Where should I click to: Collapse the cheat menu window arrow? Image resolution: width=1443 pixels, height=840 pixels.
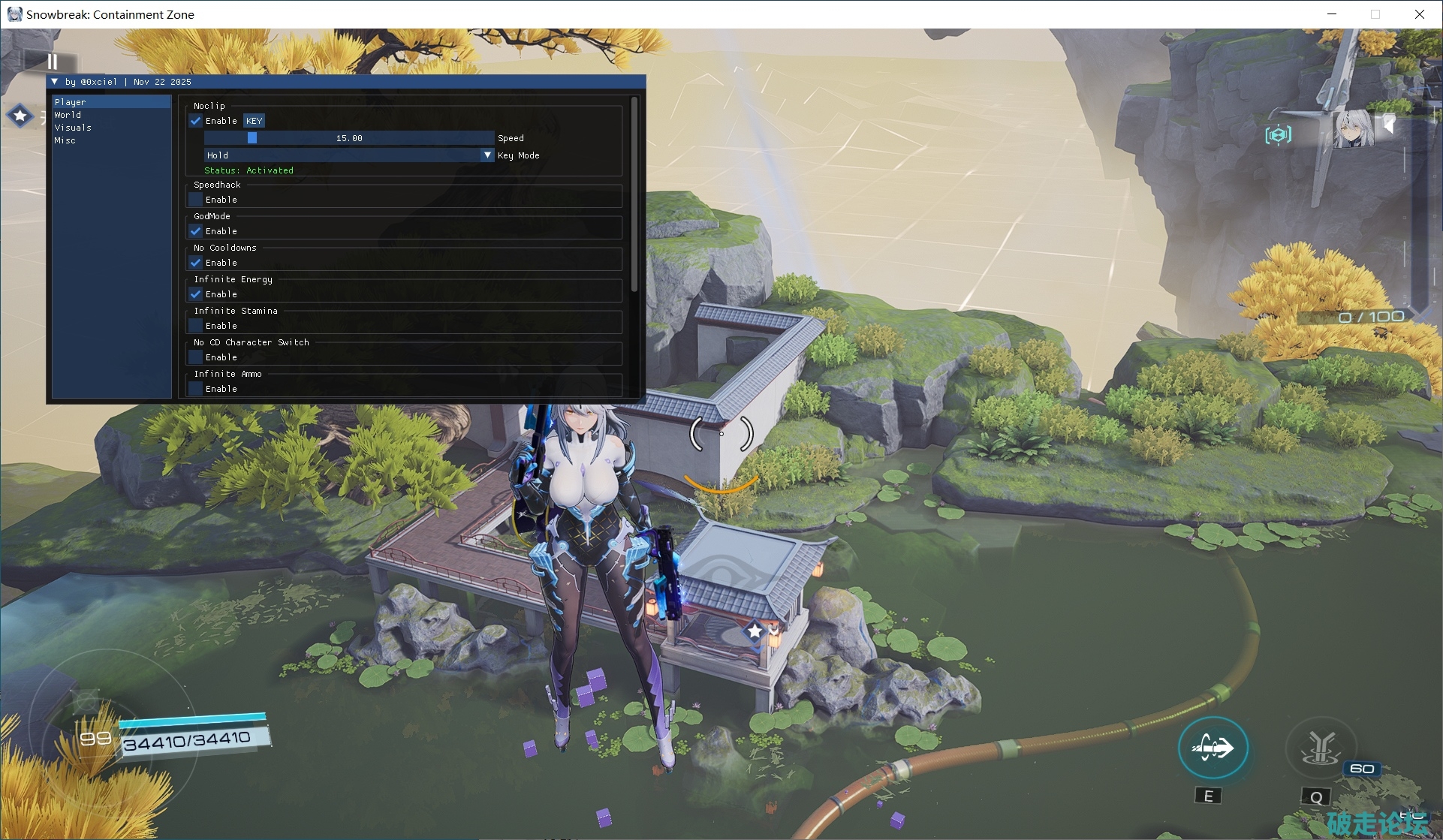pyautogui.click(x=55, y=82)
